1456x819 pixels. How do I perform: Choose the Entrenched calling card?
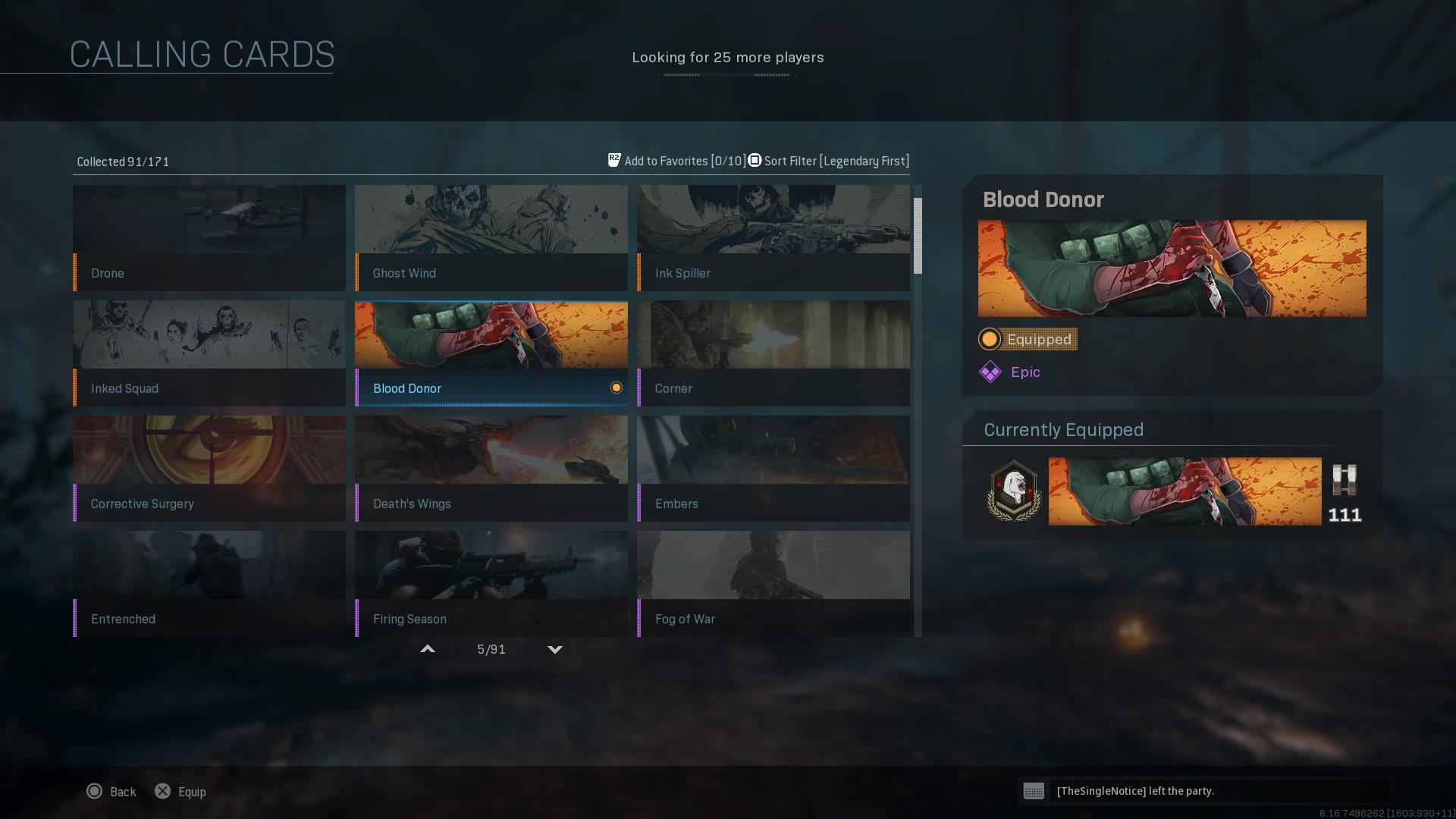[x=209, y=584]
